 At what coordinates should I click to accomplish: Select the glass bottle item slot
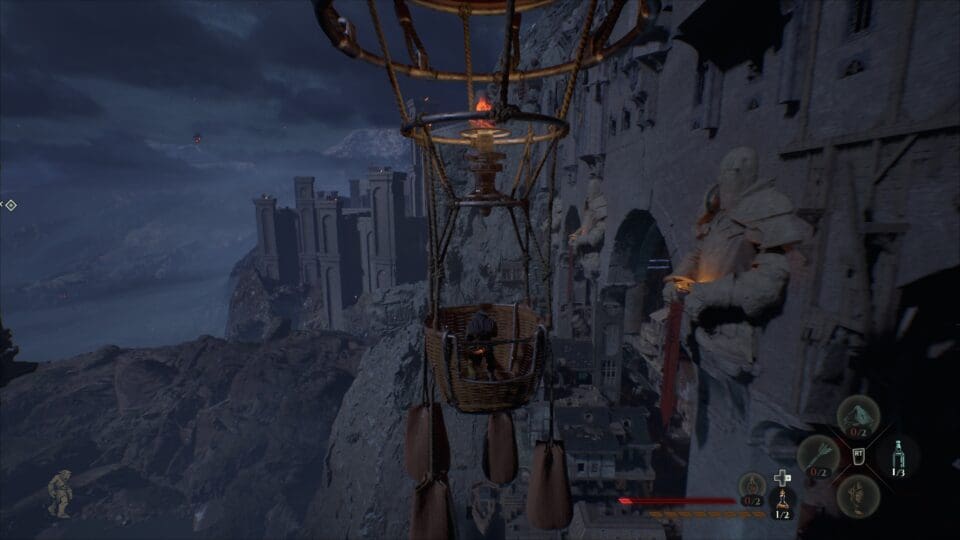pyautogui.click(x=899, y=456)
